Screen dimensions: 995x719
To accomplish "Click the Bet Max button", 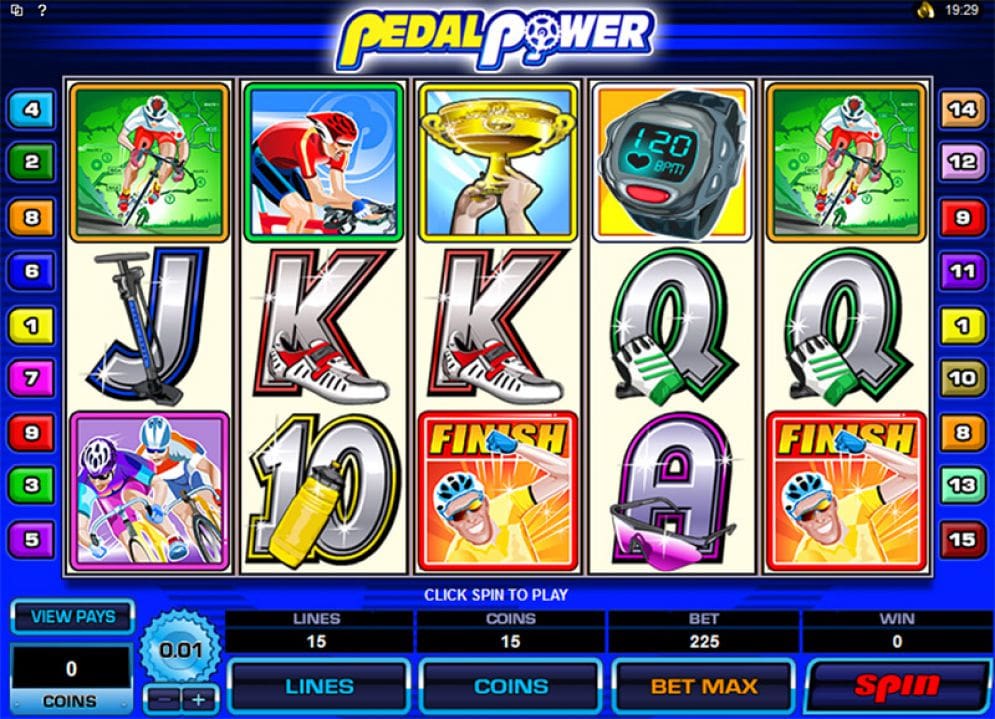I will click(703, 686).
